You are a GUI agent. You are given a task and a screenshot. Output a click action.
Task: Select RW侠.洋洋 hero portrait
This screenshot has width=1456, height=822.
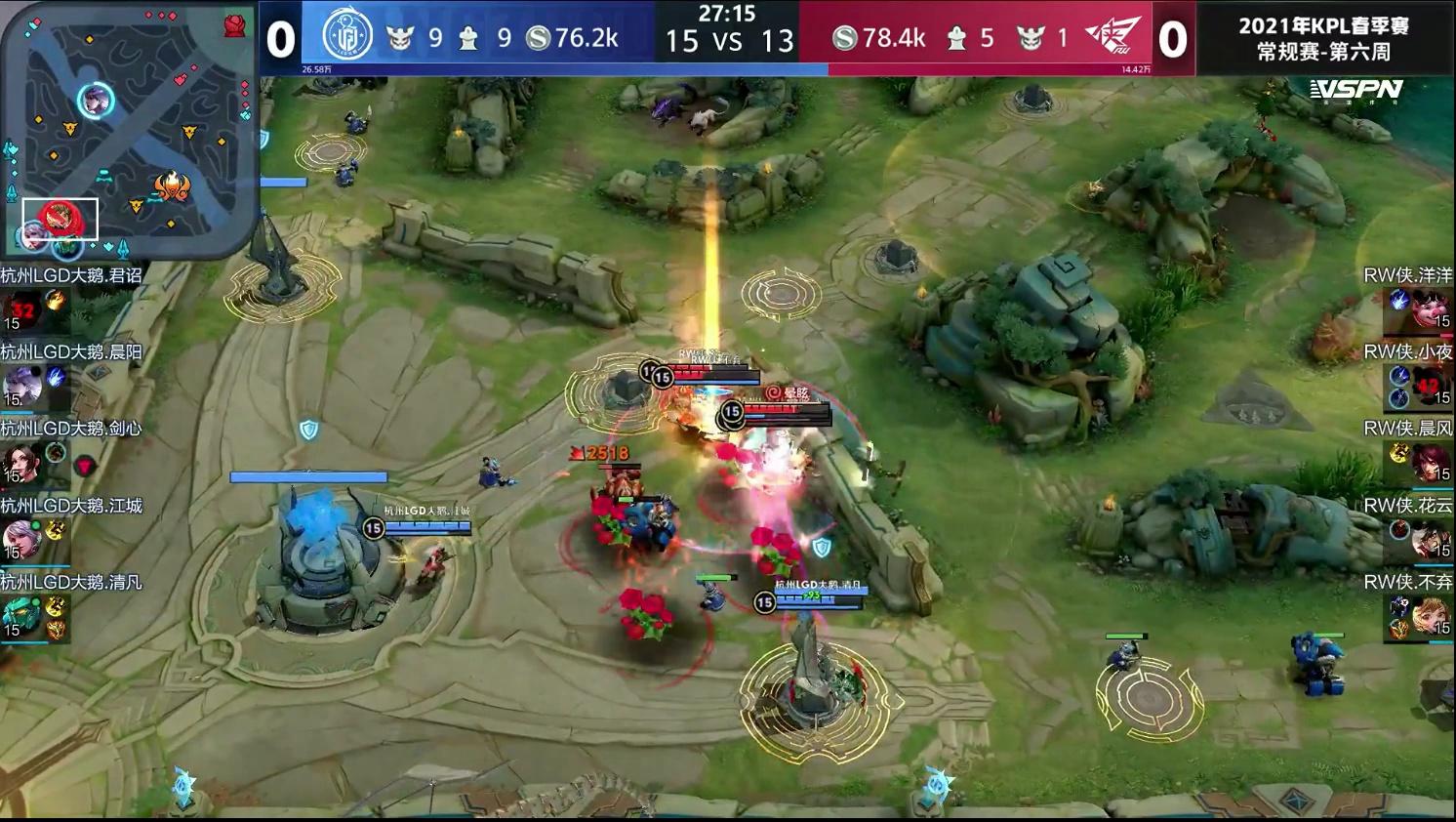tap(1429, 309)
